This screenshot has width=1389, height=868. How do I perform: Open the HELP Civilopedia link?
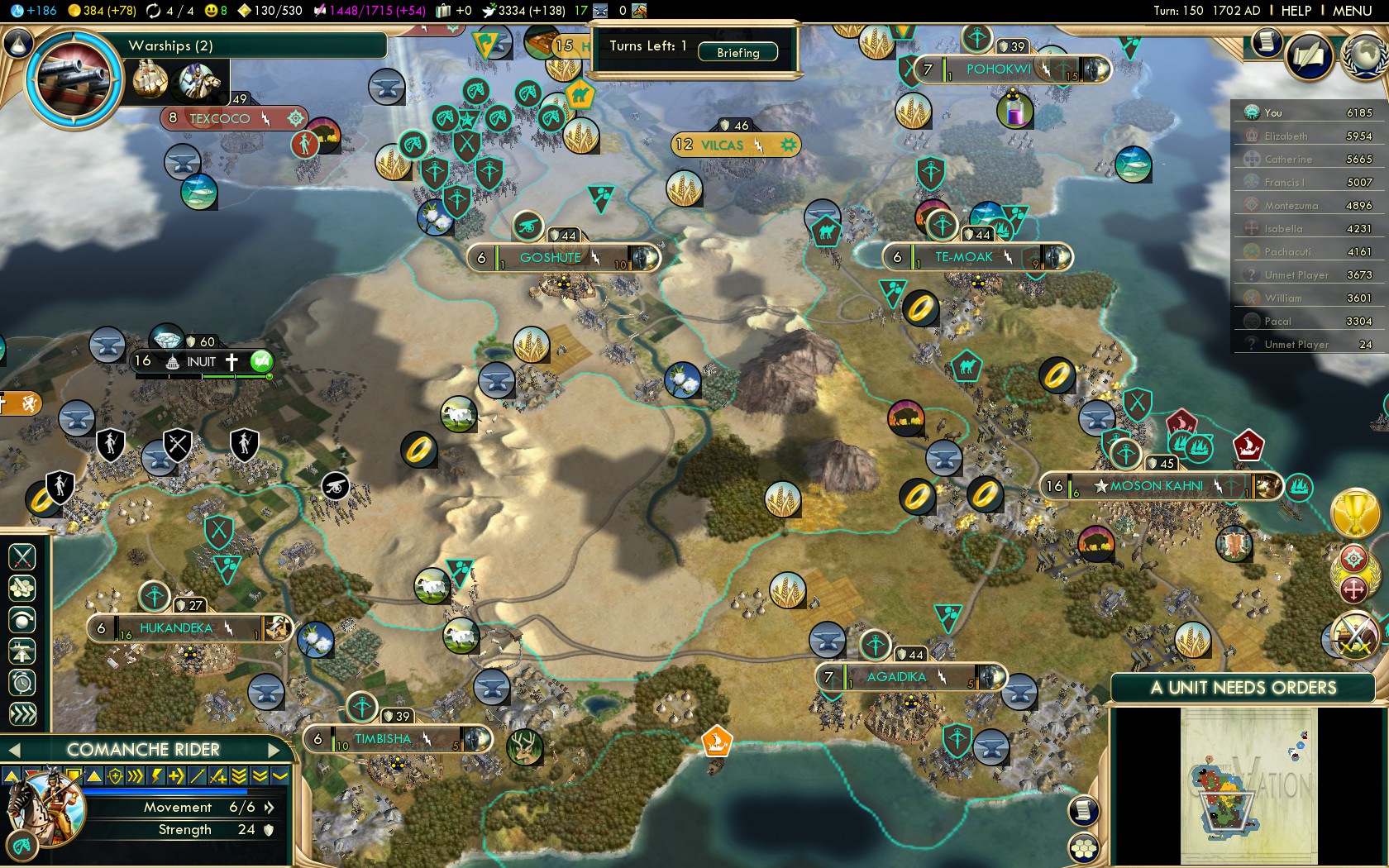click(x=1296, y=11)
